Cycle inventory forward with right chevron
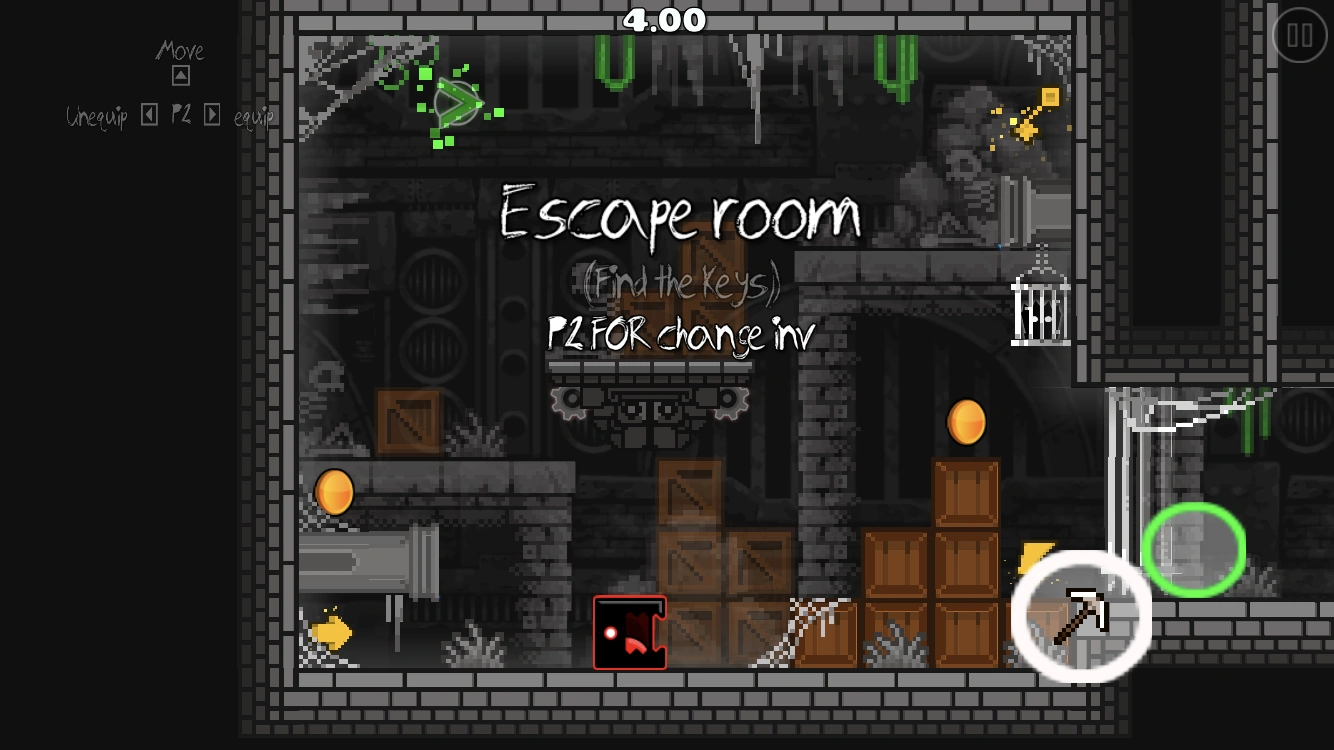The height and width of the screenshot is (750, 1334). click(212, 114)
